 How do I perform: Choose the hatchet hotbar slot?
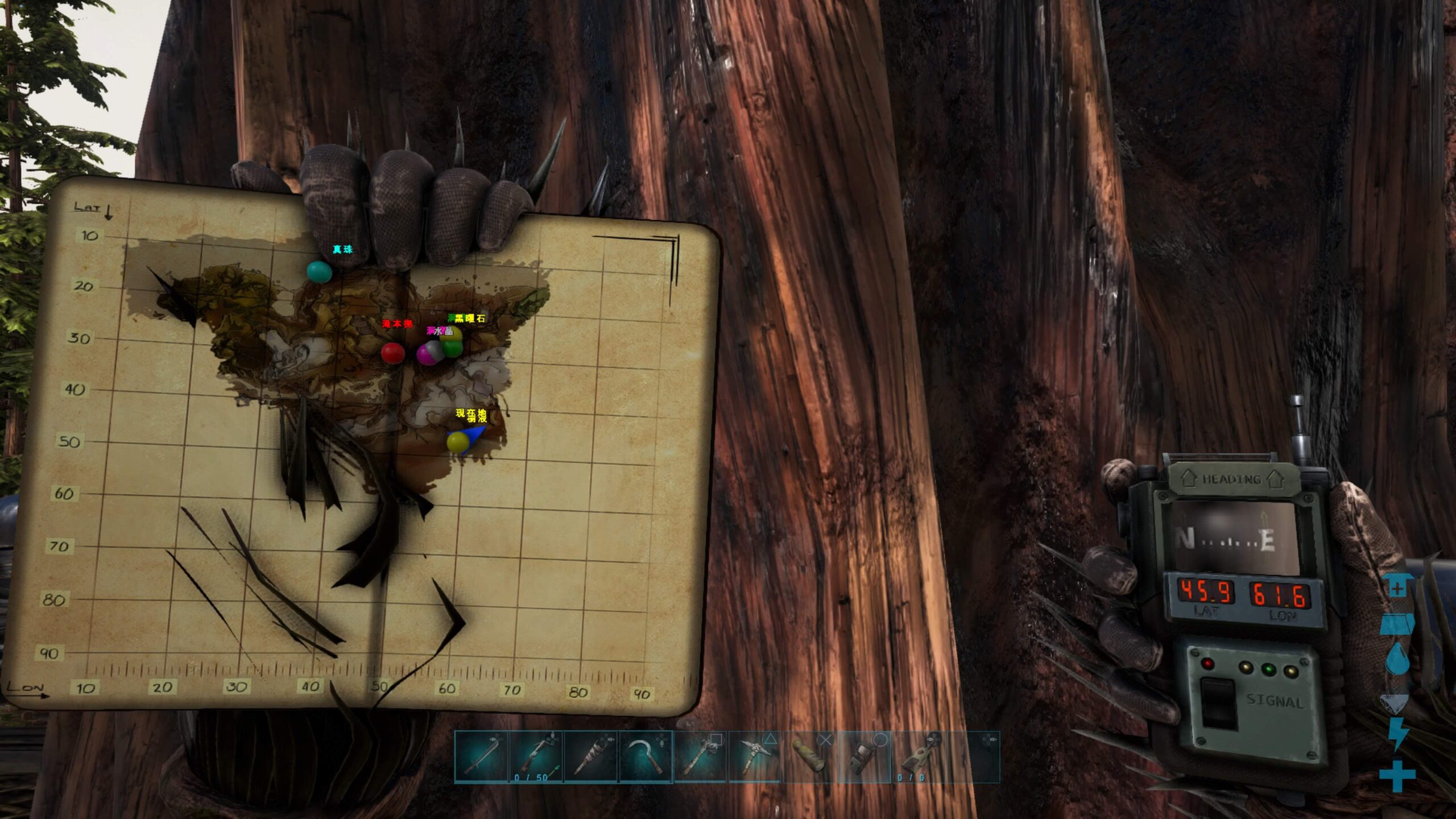700,757
